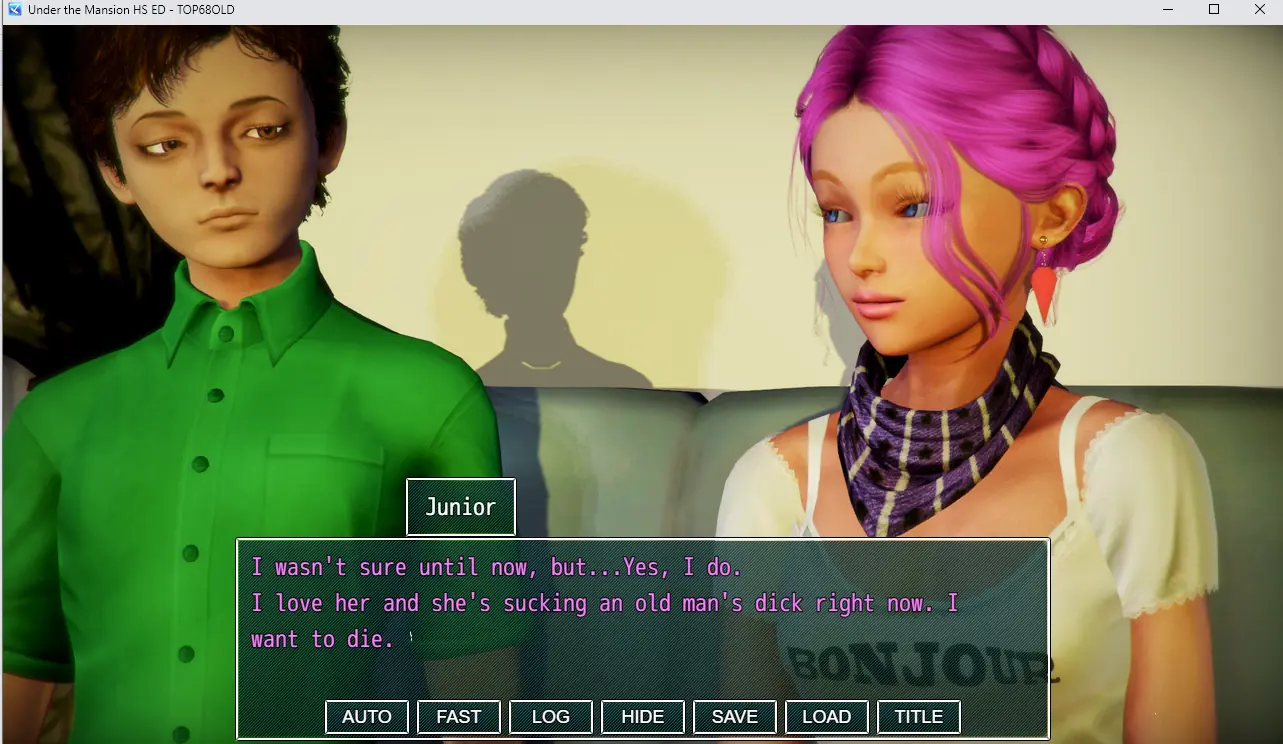Screen dimensions: 1283x744
Task: Enable AUTO dialogue advance
Action: tap(367, 716)
